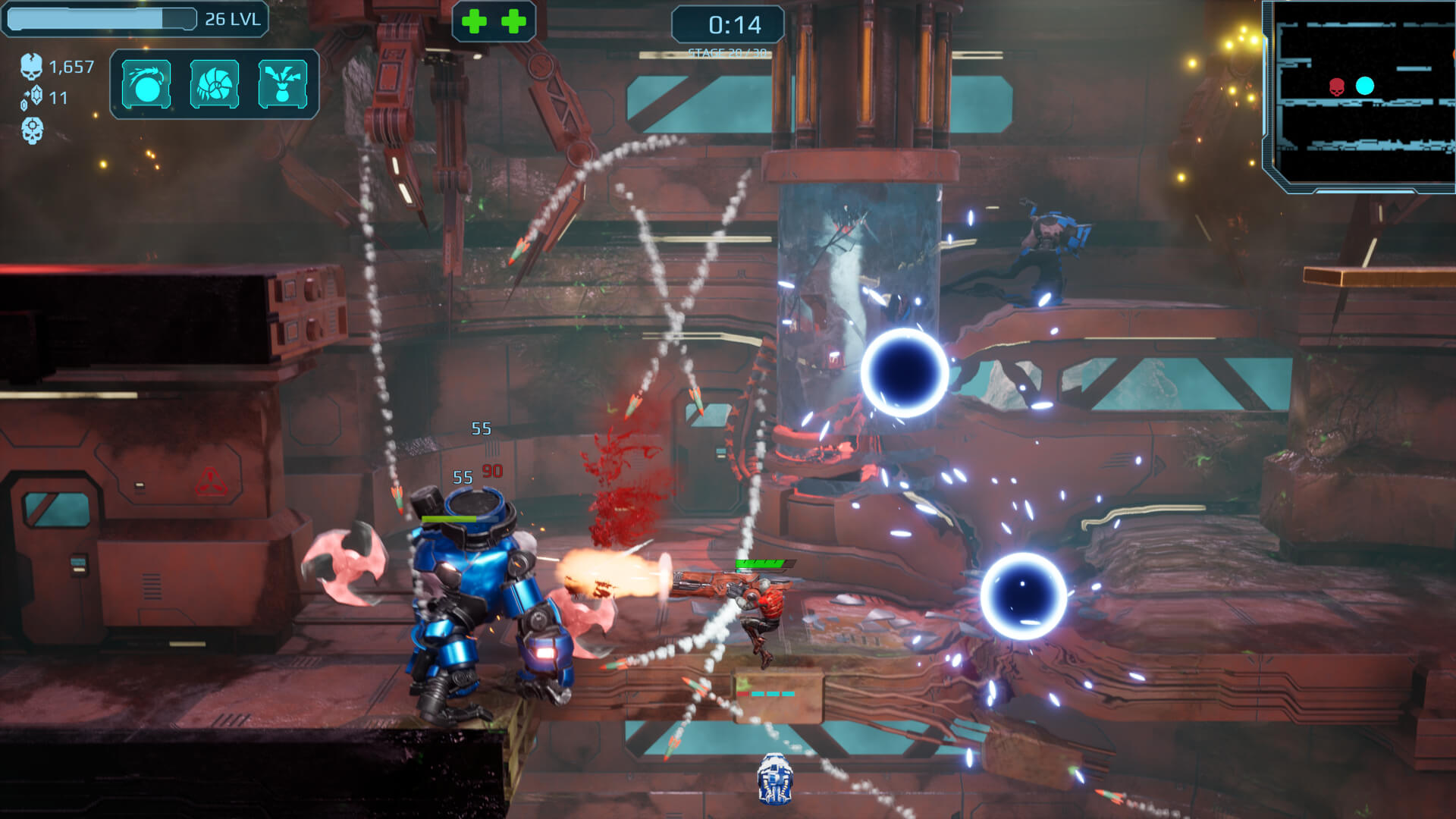
Task: Click the first green plus health pickup icon
Action: click(474, 20)
